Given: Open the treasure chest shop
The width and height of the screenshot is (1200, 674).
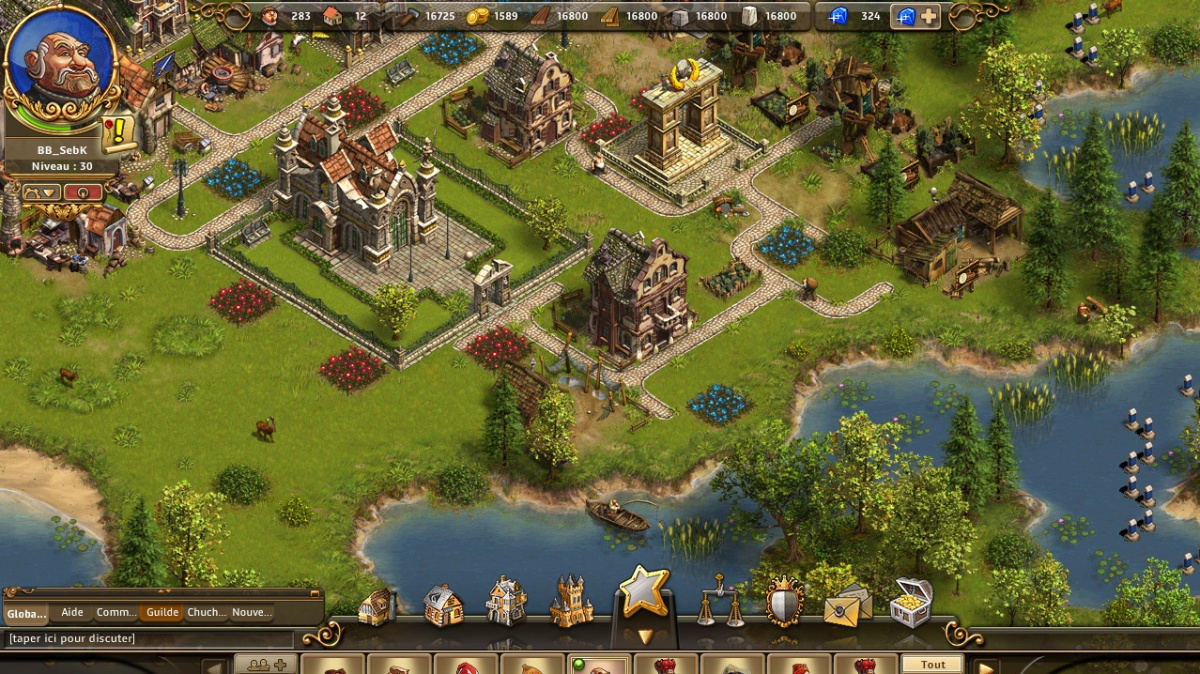Looking at the screenshot, I should tap(911, 602).
